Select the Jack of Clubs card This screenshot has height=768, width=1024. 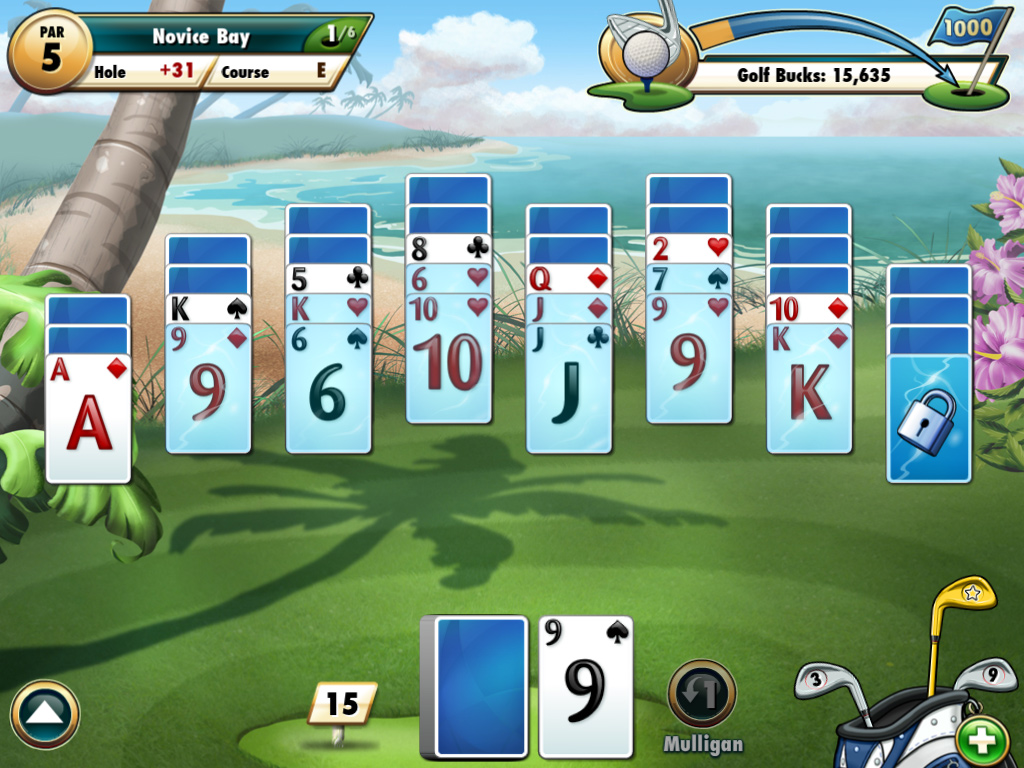tap(568, 392)
